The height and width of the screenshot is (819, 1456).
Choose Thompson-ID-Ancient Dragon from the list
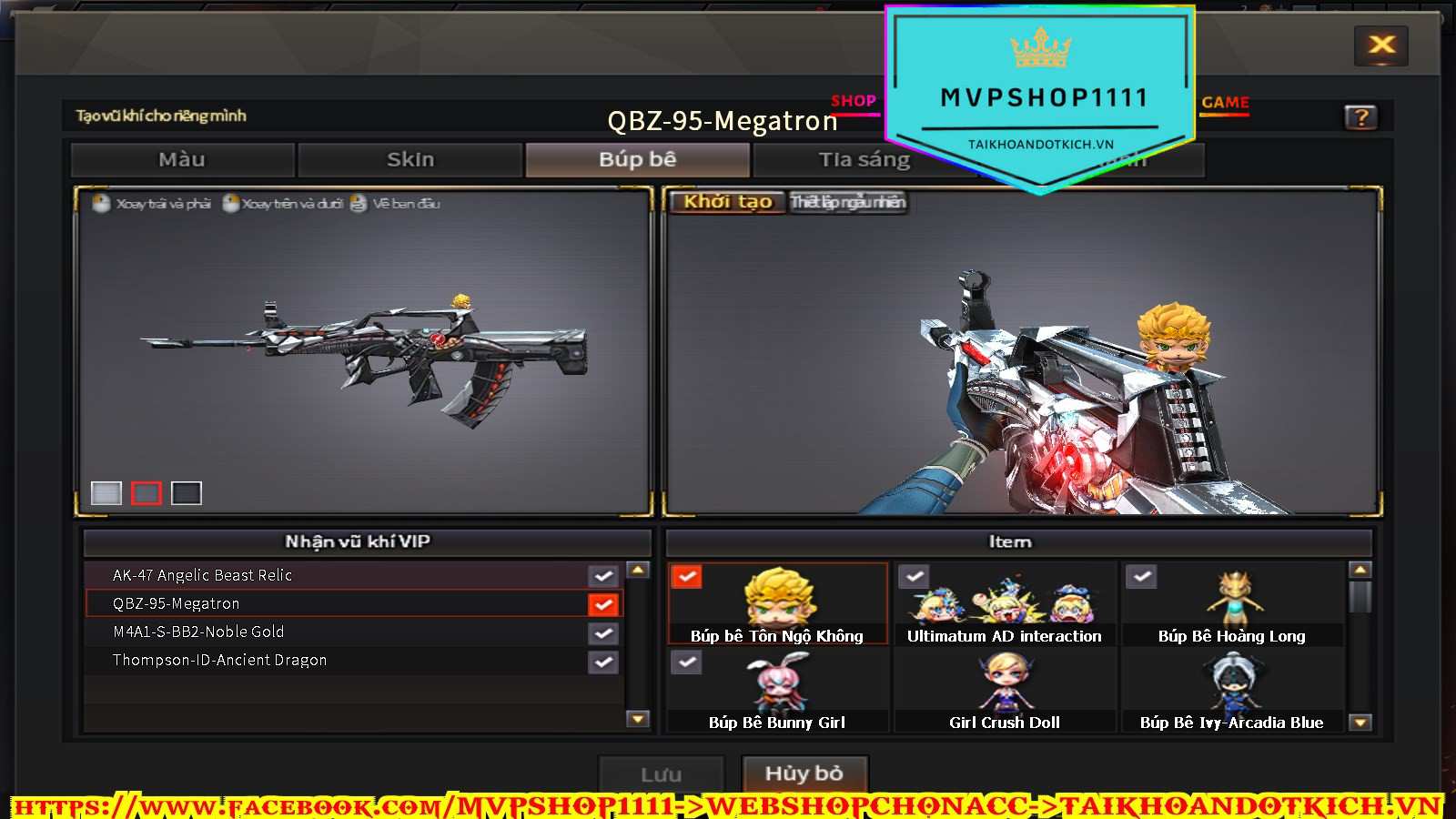pyautogui.click(x=346, y=660)
